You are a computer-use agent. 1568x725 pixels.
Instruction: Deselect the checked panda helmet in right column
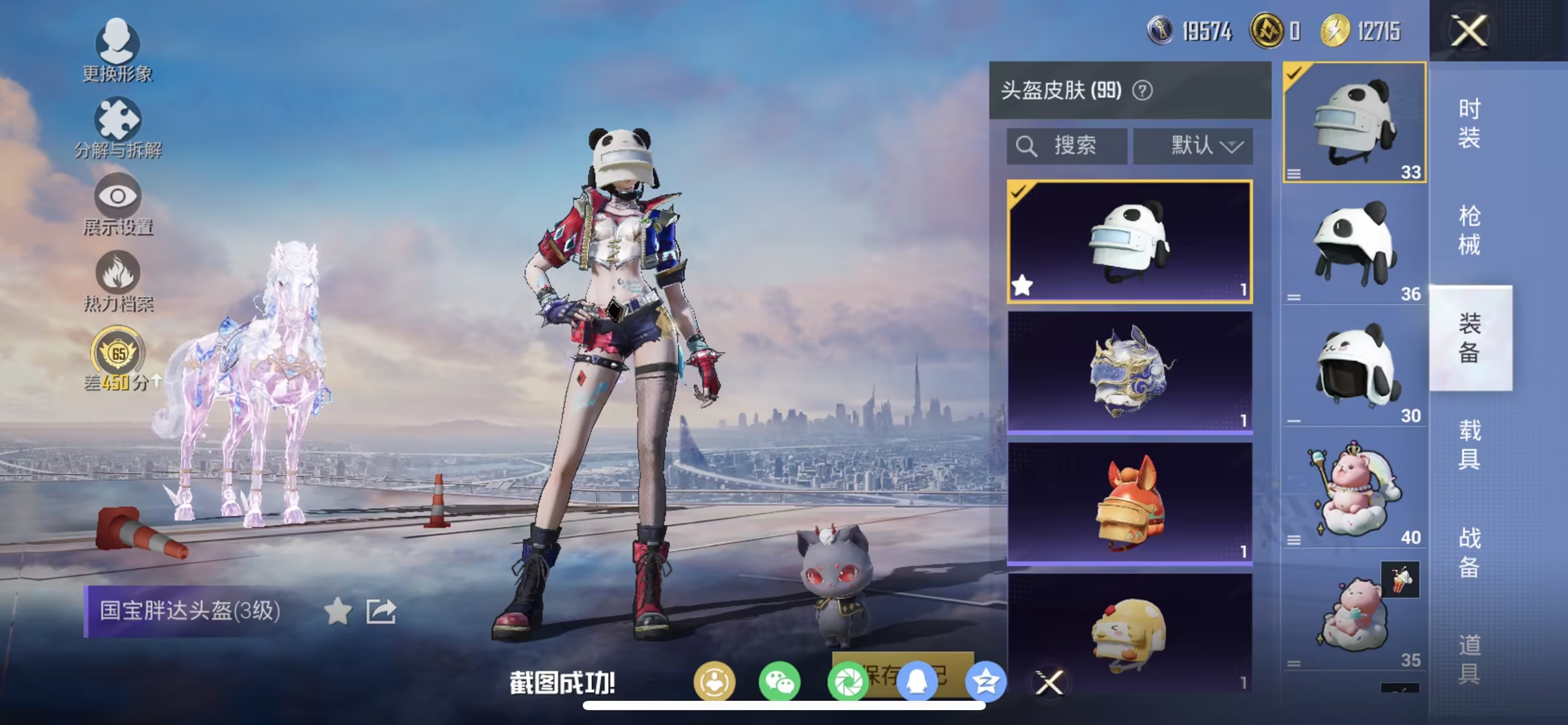point(1356,124)
